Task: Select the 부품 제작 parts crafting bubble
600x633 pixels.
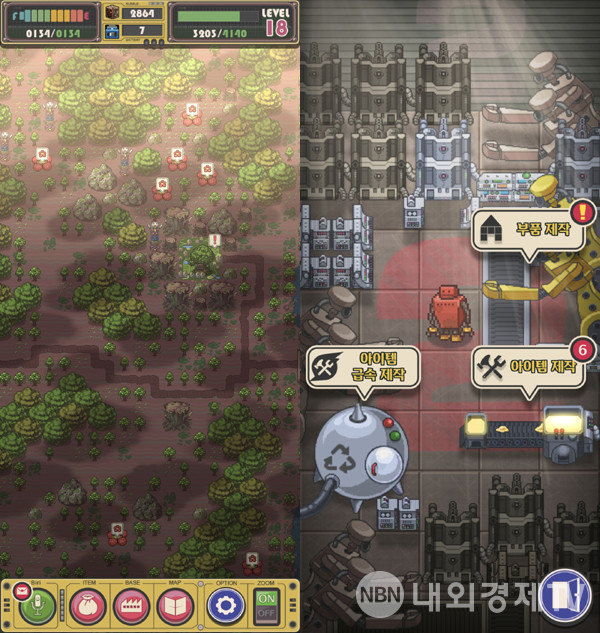Action: tap(530, 228)
